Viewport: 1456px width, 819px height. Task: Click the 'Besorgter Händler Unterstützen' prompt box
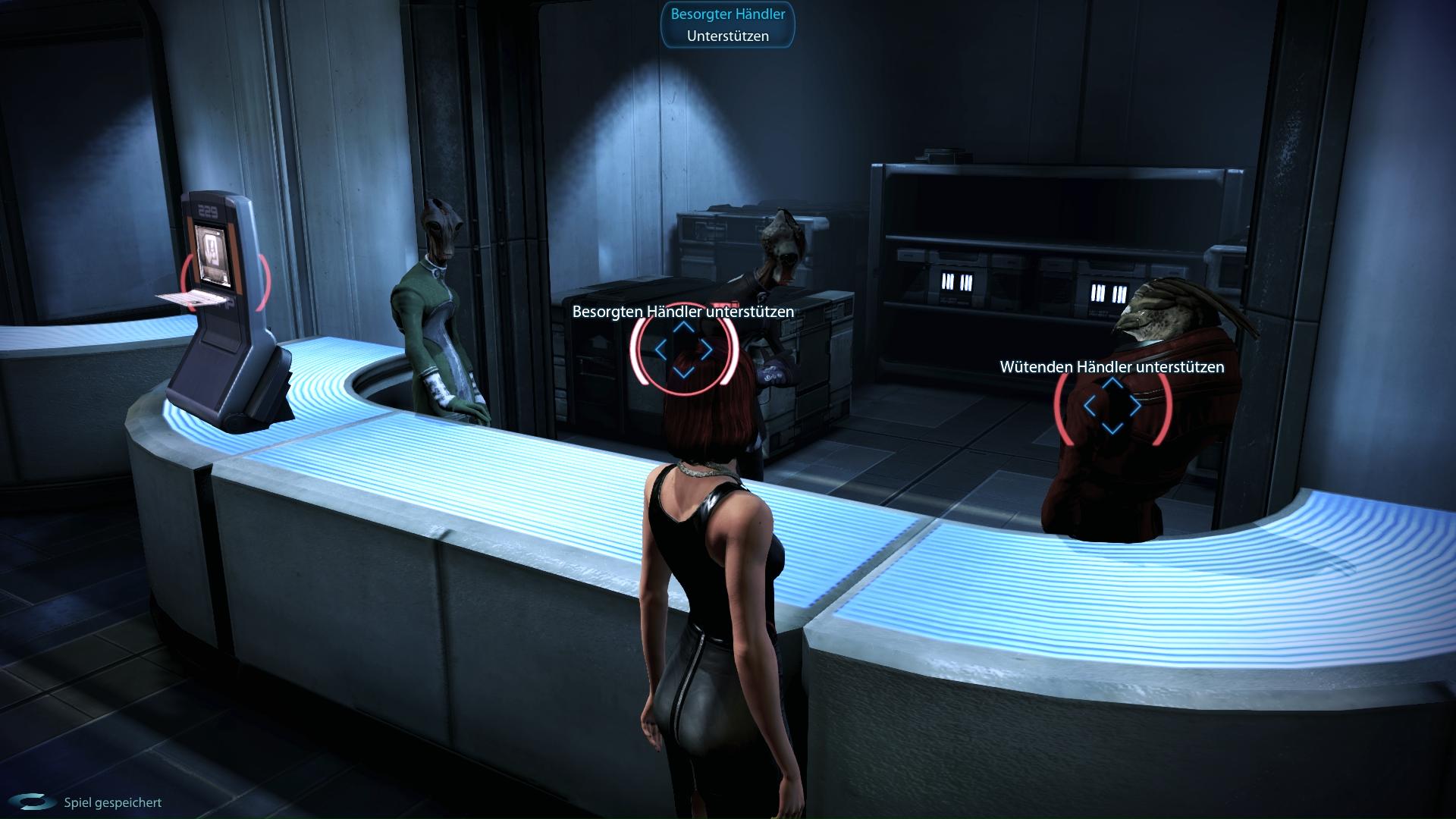(x=728, y=25)
